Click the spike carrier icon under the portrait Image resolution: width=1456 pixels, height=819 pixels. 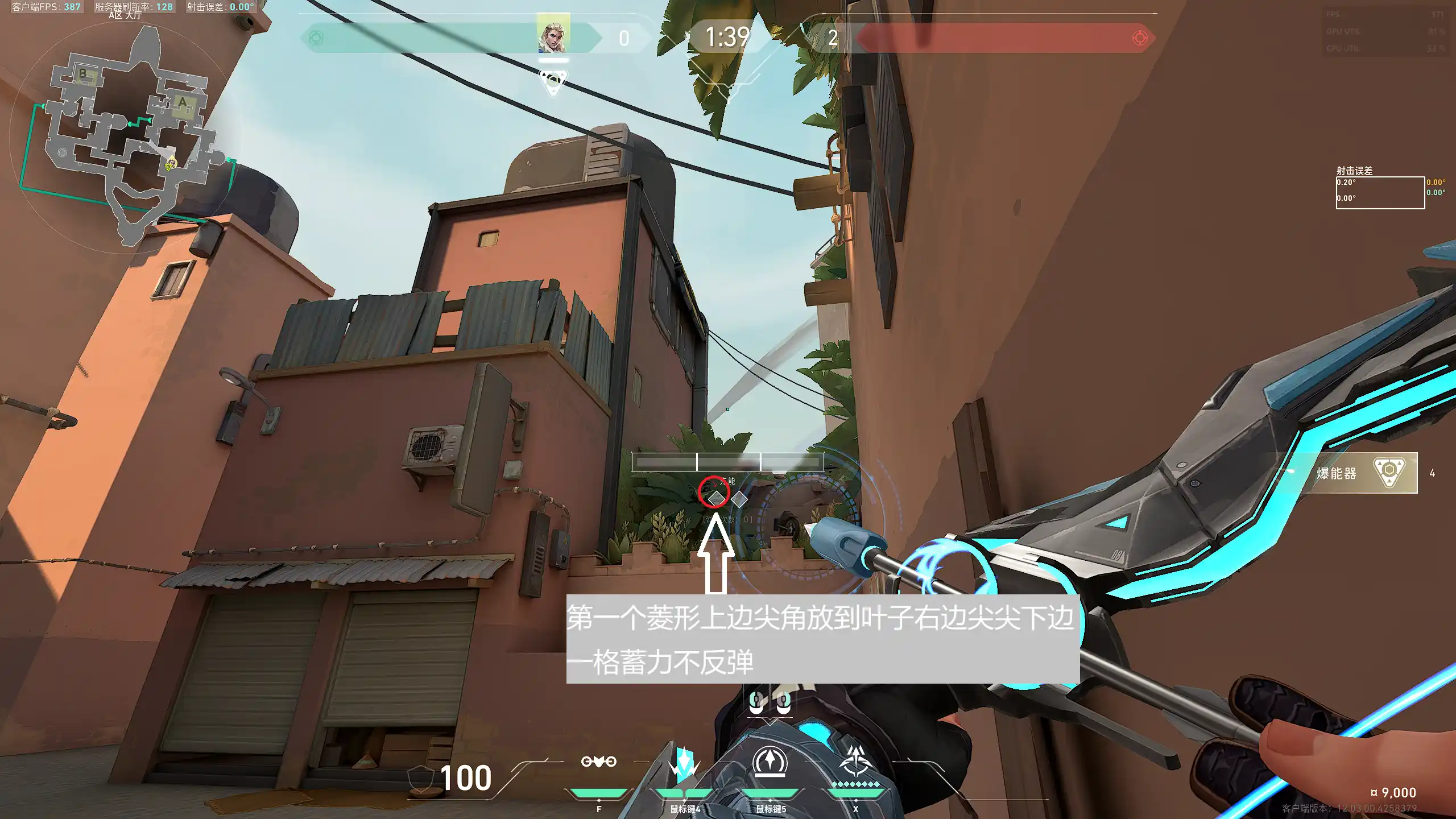(x=553, y=81)
